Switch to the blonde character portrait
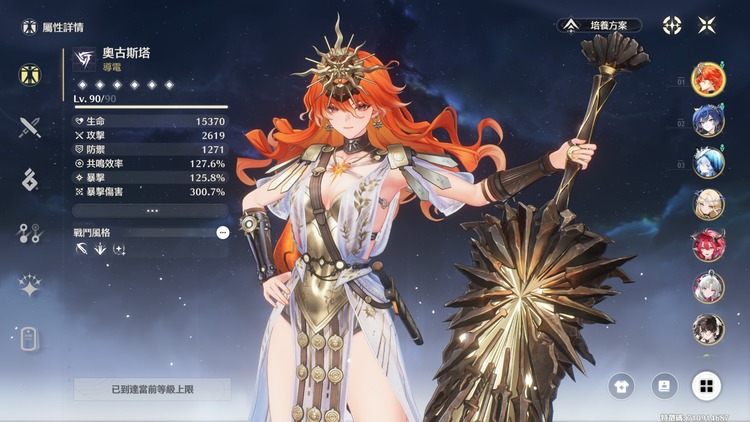 (708, 204)
